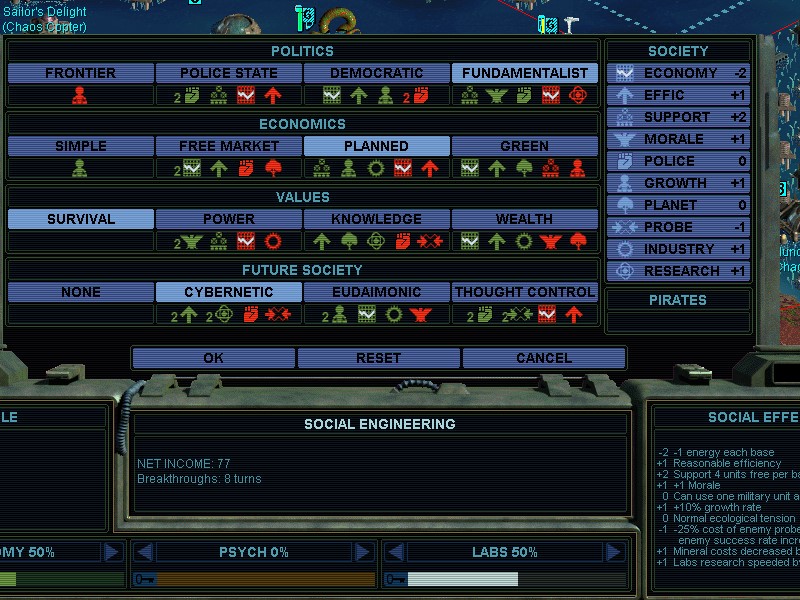Click the RESET button
Viewport: 800px width, 600px height.
378,358
